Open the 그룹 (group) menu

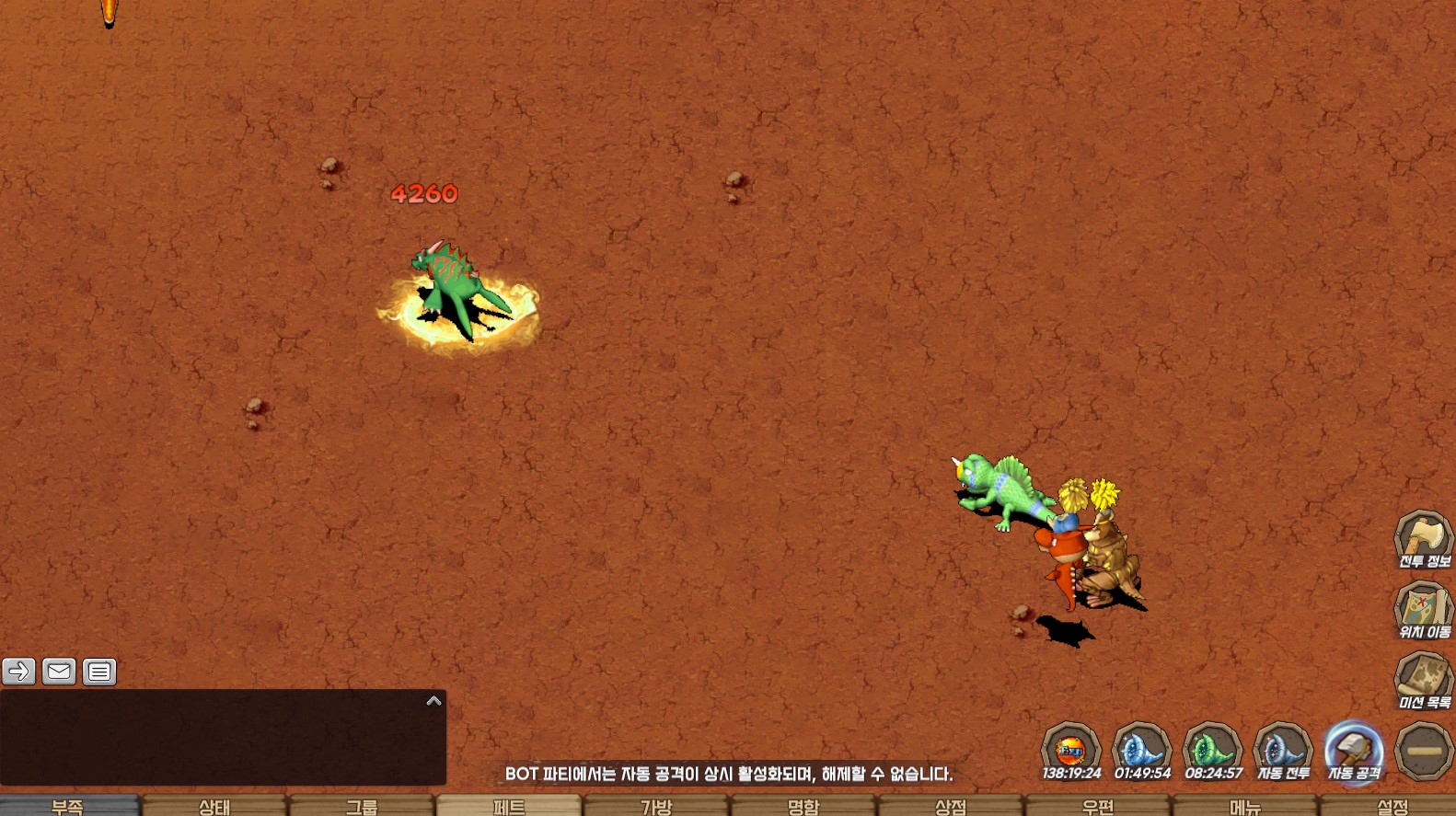coord(362,806)
